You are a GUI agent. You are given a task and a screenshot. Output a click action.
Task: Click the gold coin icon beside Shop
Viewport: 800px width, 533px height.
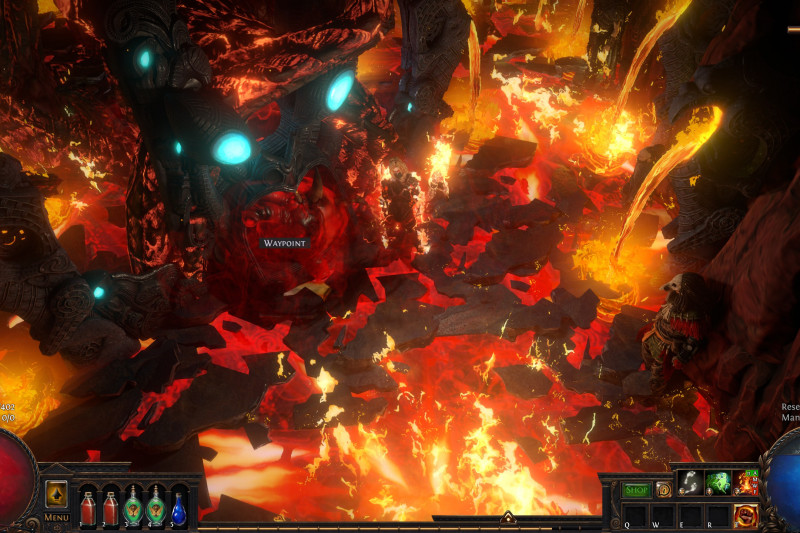click(663, 490)
